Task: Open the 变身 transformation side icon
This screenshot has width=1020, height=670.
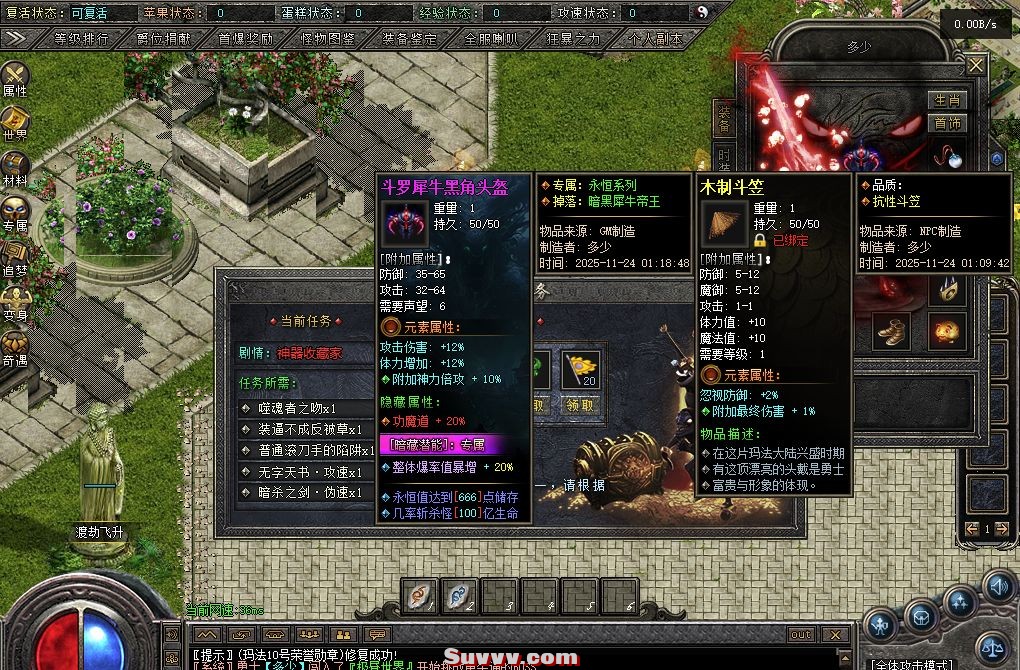Action: pyautogui.click(x=15, y=302)
